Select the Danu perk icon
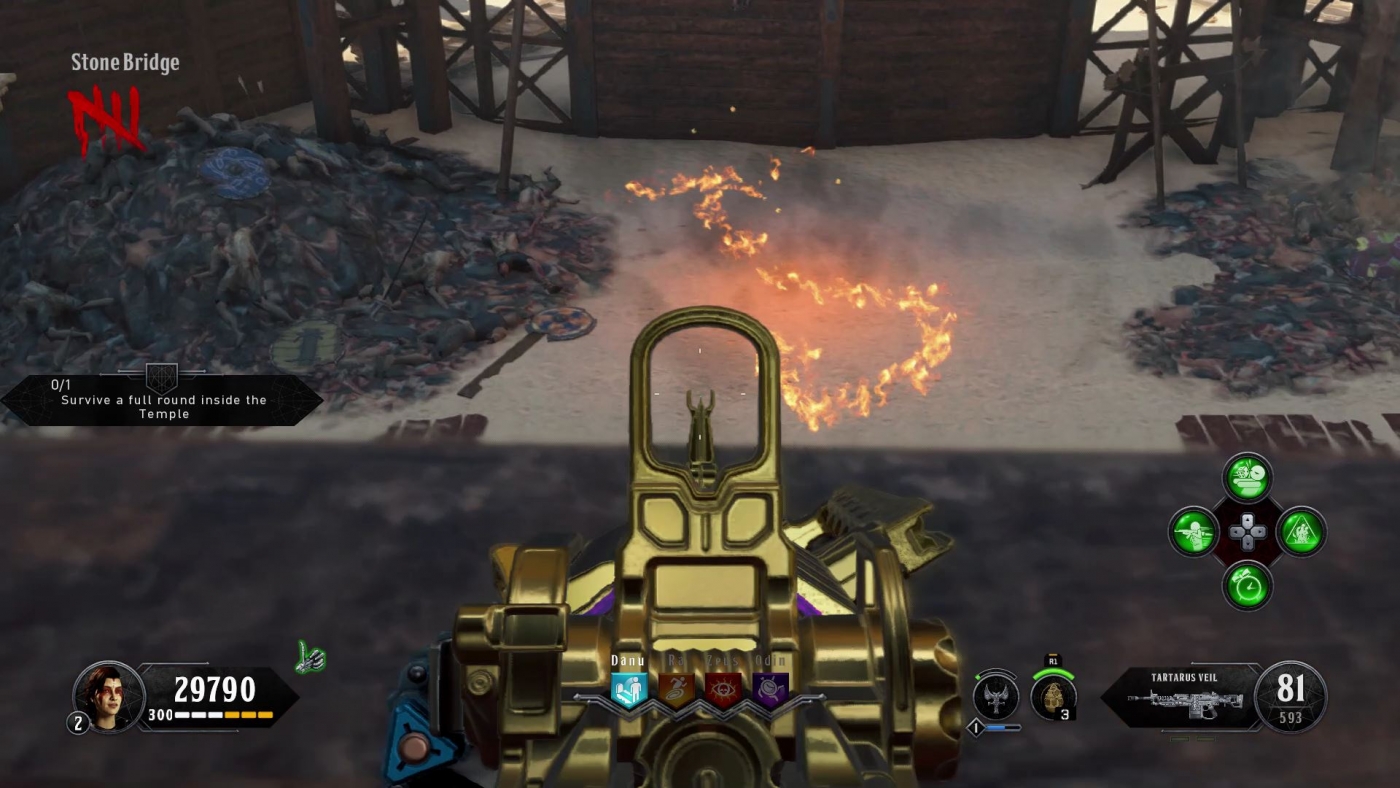 pos(628,690)
